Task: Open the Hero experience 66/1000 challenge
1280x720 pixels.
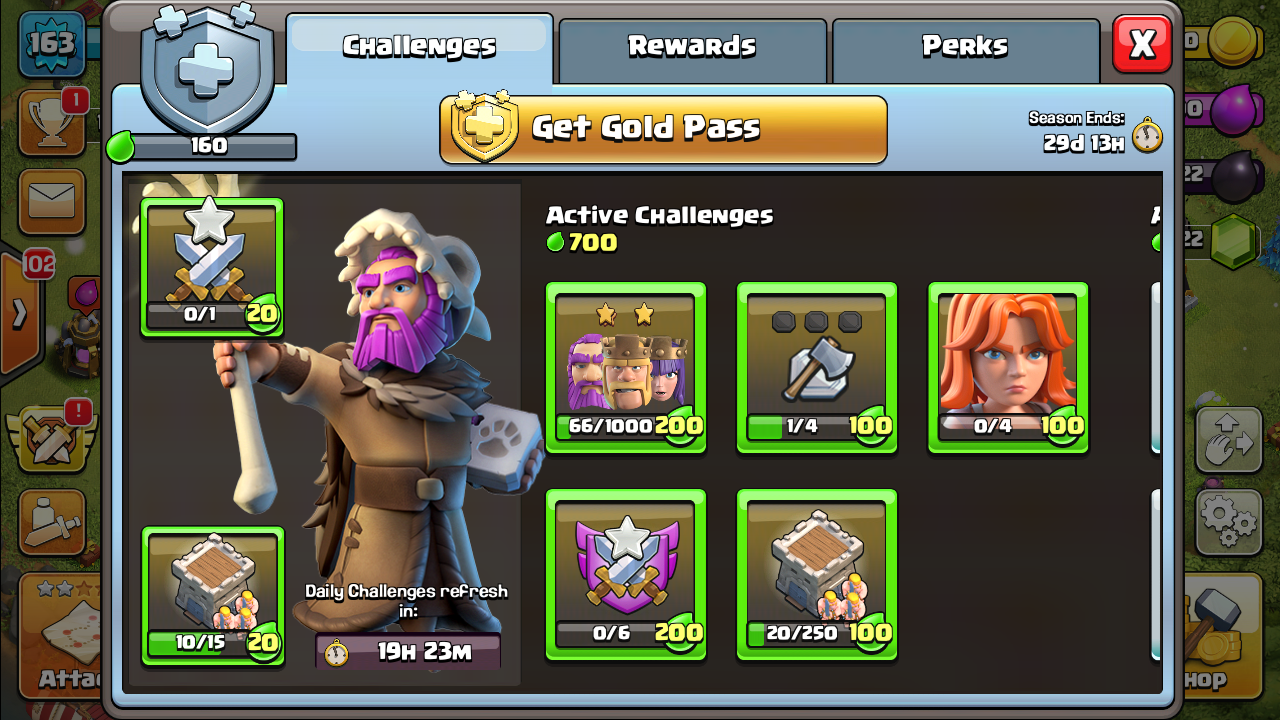Action: click(625, 365)
